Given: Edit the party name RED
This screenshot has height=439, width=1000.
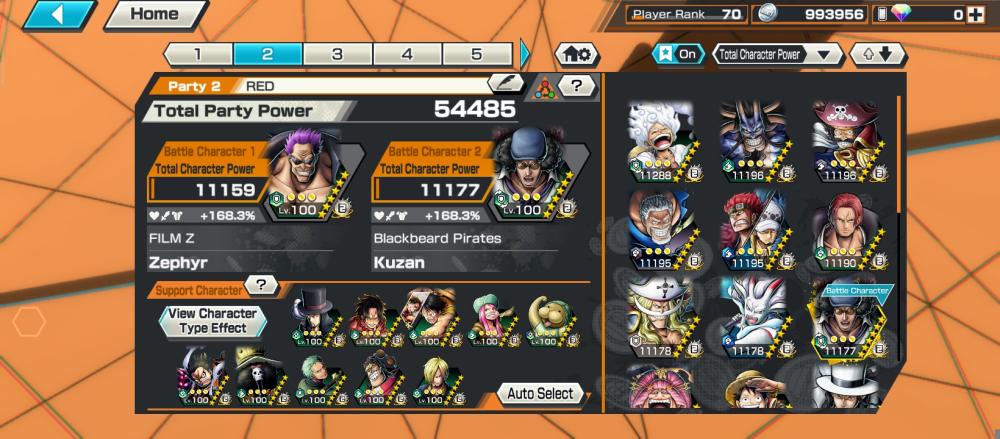Looking at the screenshot, I should [x=505, y=85].
